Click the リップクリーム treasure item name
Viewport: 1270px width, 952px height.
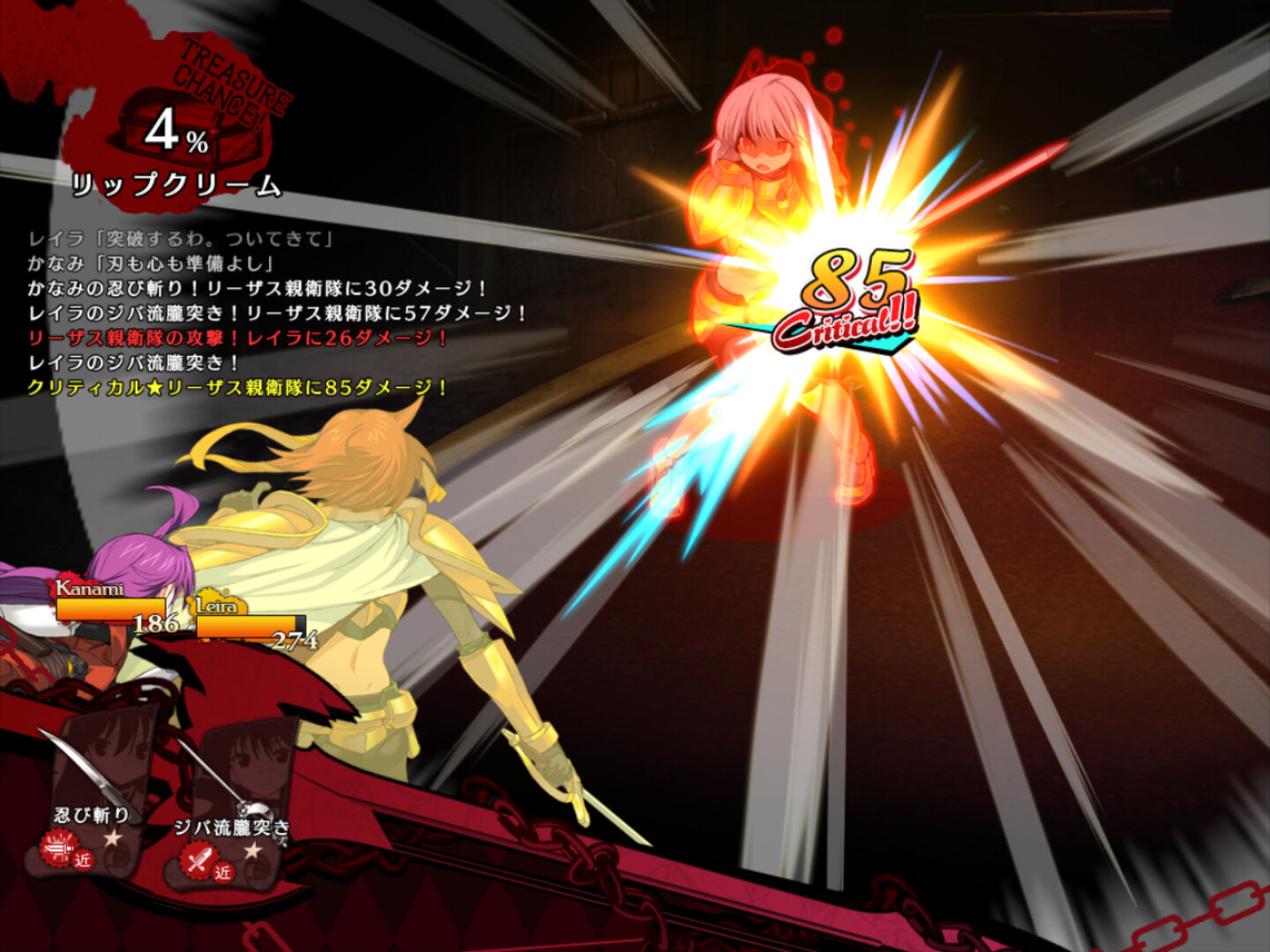[176, 186]
